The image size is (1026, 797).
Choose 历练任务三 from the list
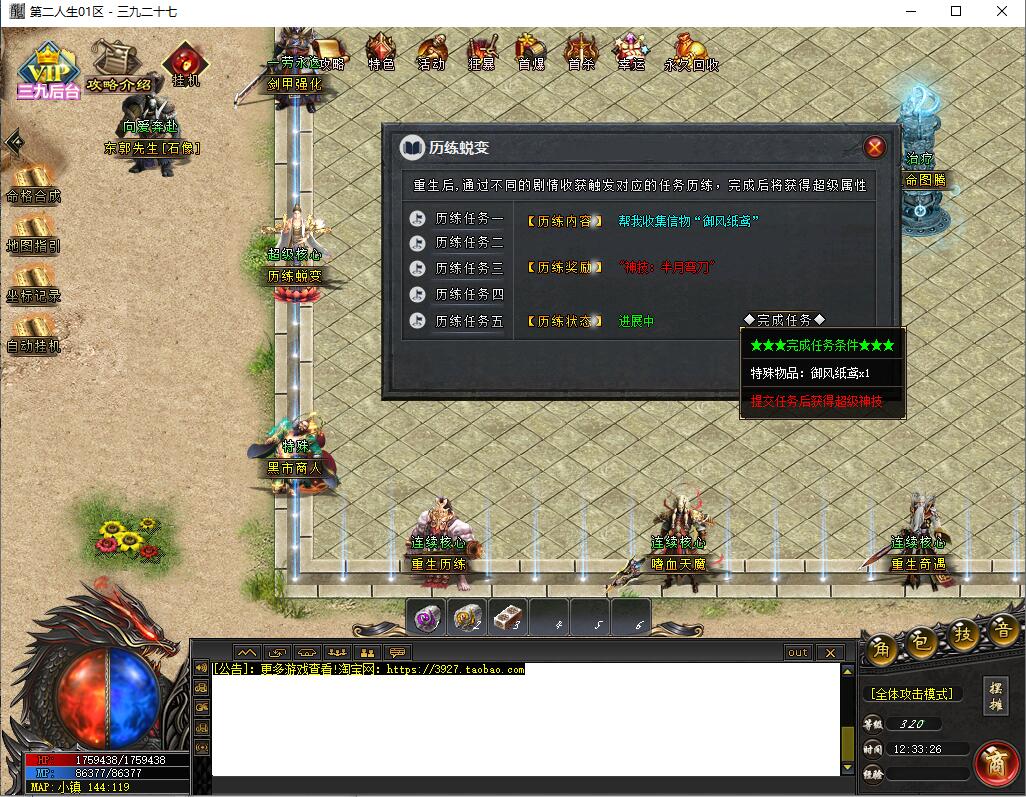tap(468, 269)
